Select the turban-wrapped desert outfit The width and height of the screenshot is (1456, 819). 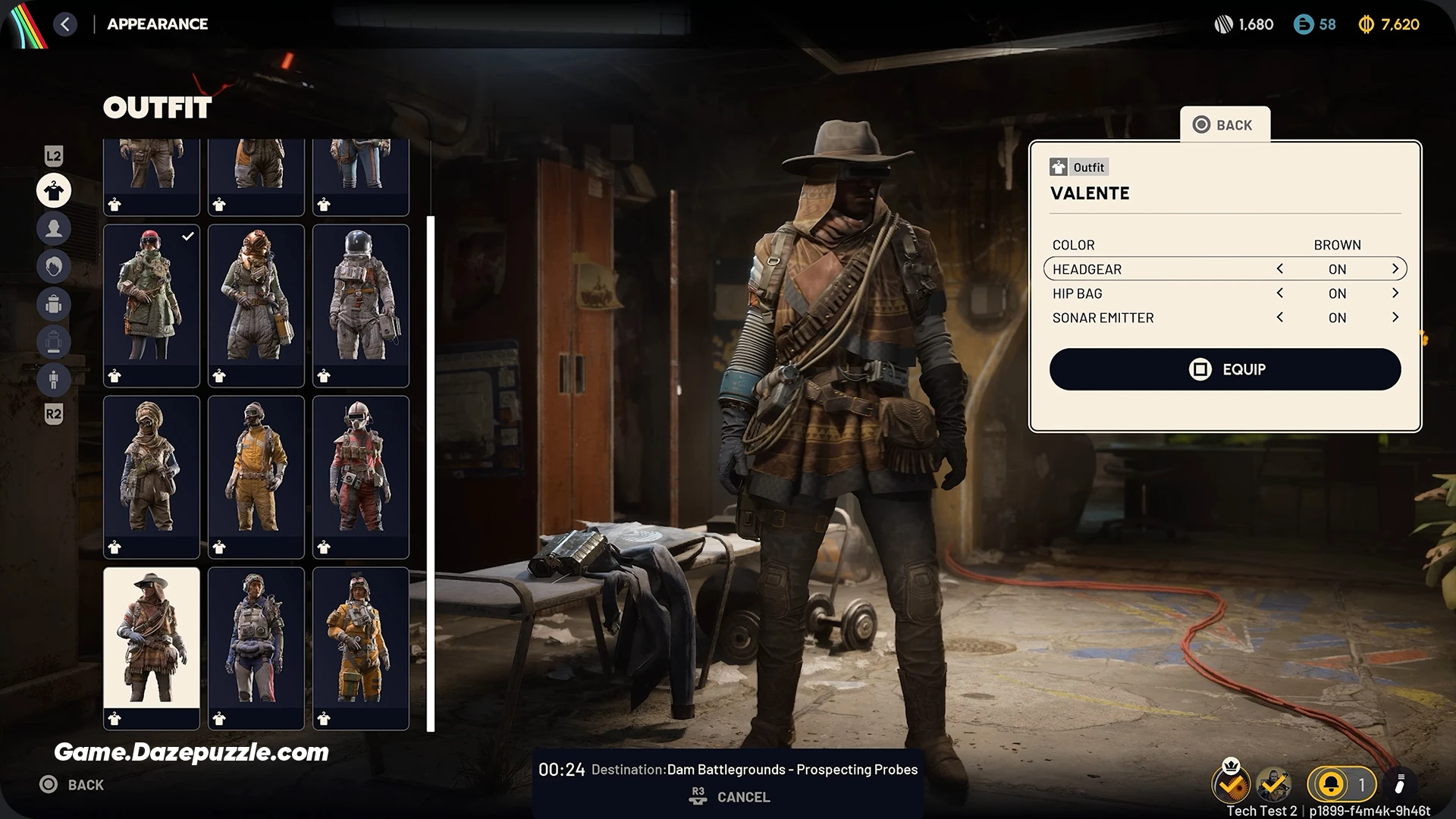152,469
